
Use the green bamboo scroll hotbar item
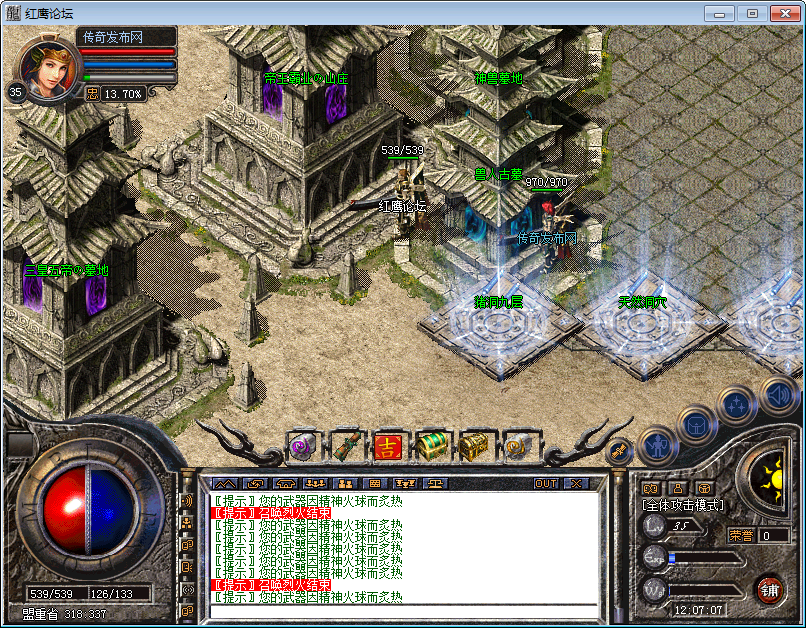tap(345, 446)
